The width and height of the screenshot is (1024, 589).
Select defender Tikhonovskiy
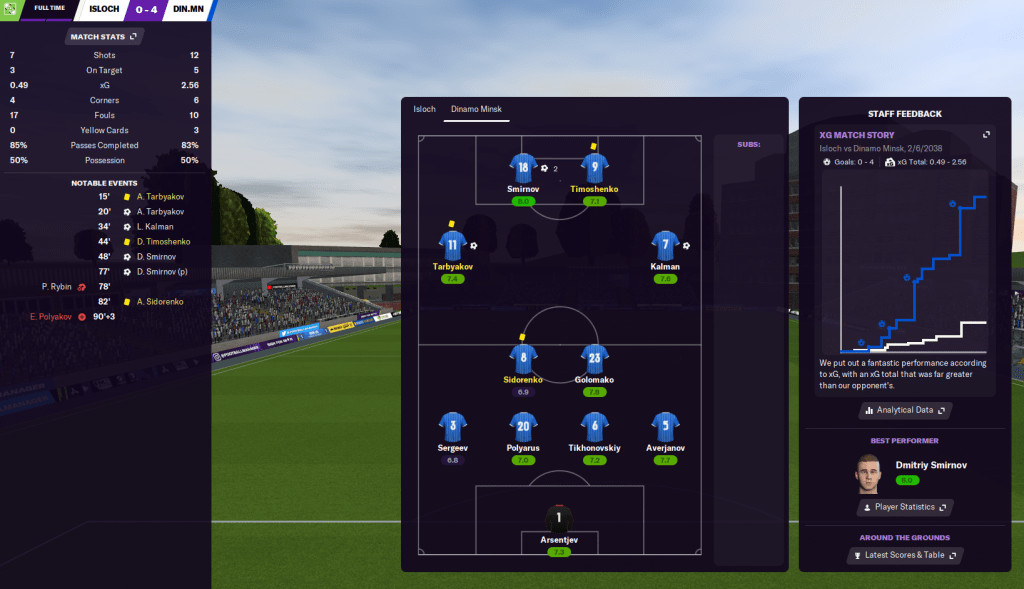[x=594, y=427]
